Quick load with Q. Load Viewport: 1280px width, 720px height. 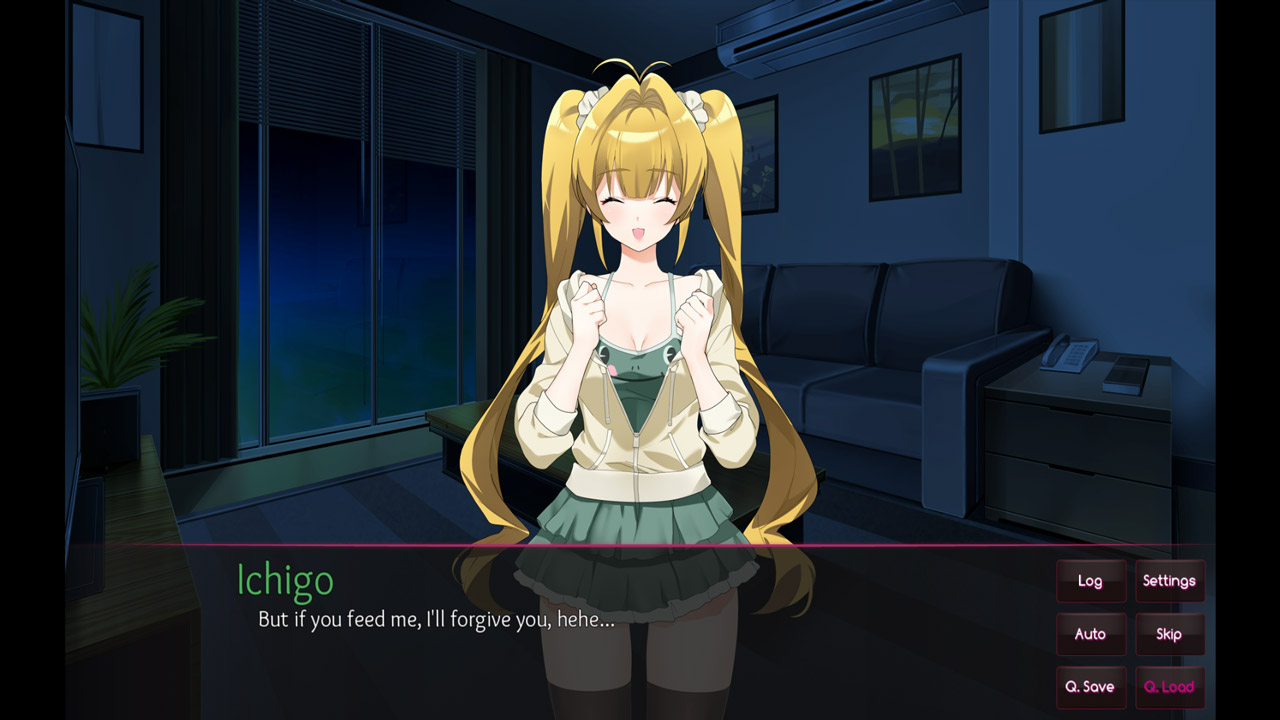pyautogui.click(x=1169, y=687)
